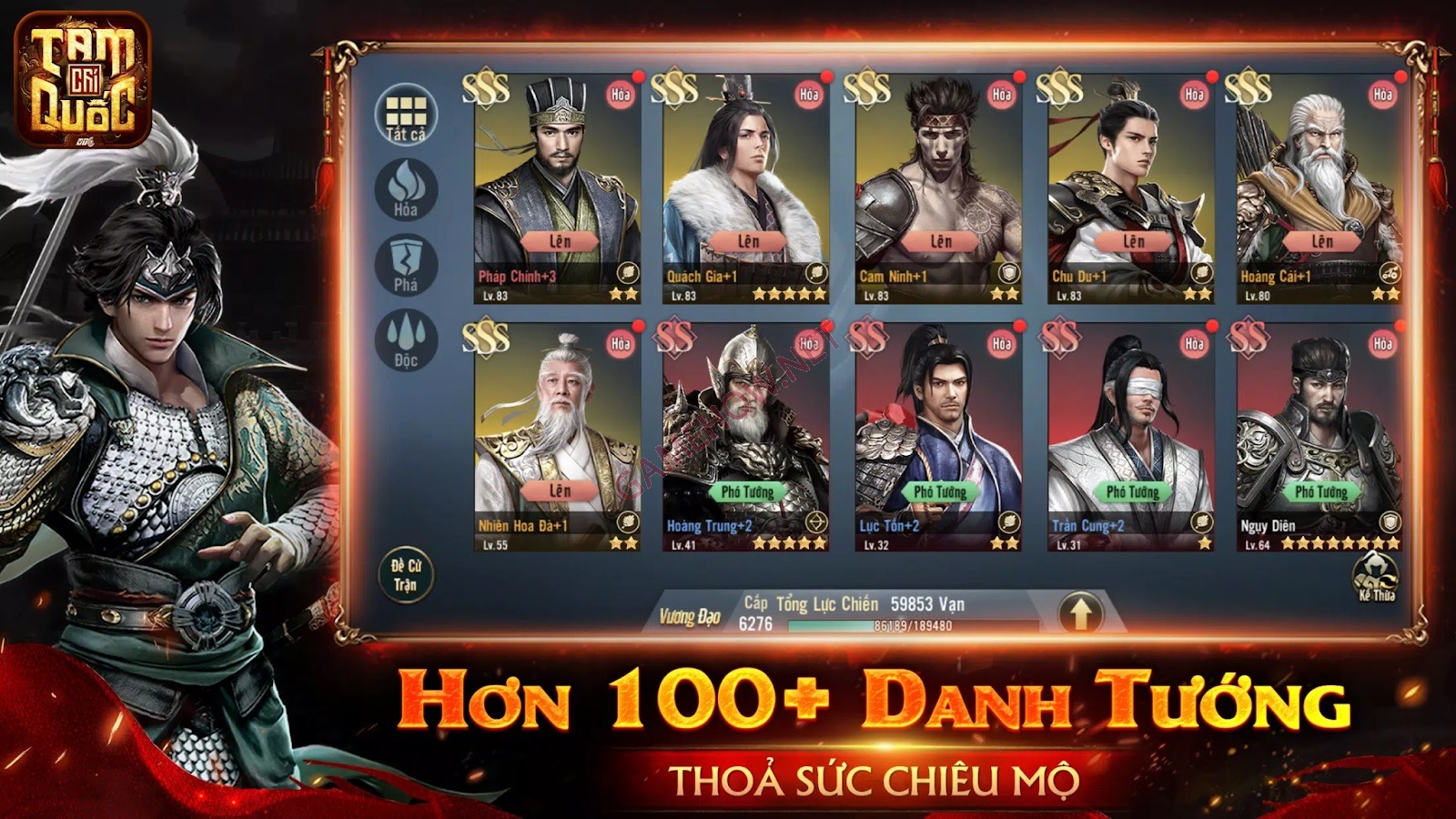Click the Hỏa element badge on Chu Du's card

pyautogui.click(x=1197, y=94)
